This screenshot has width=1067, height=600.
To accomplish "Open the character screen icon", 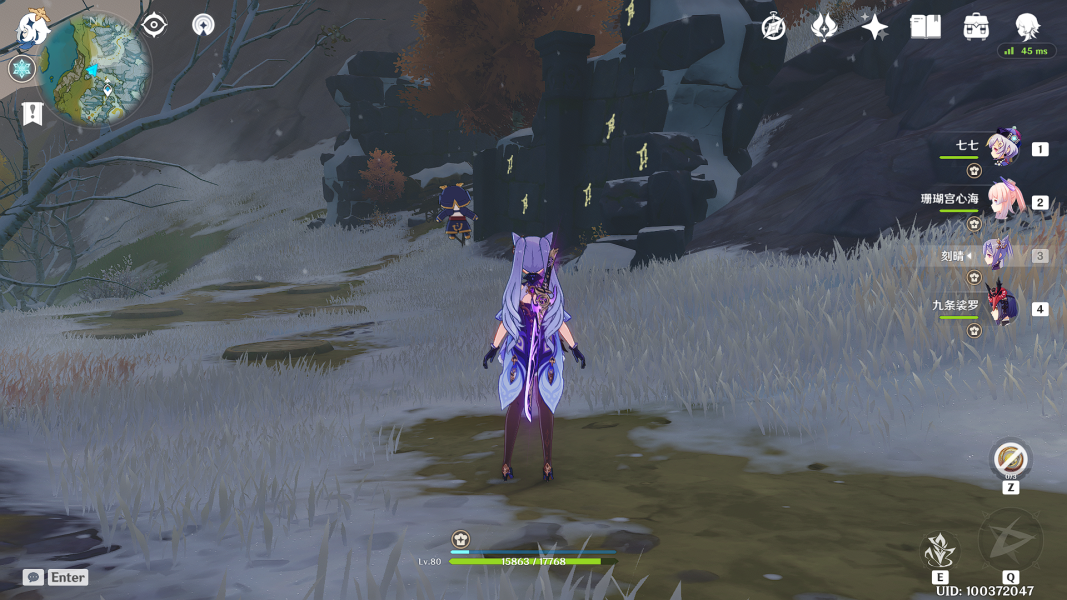I will point(1027,27).
